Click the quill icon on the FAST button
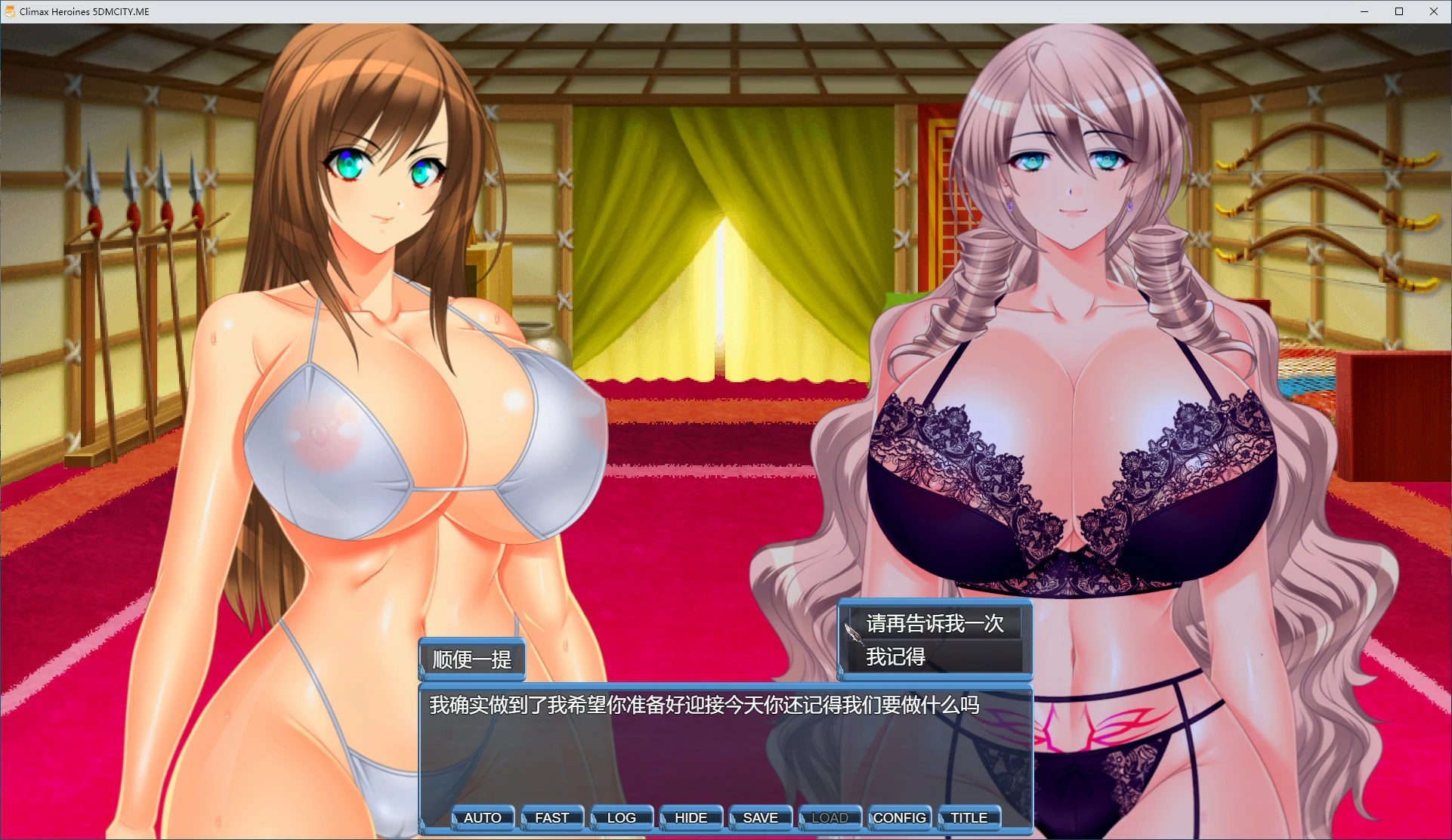Image resolution: width=1452 pixels, height=840 pixels. 525,820
